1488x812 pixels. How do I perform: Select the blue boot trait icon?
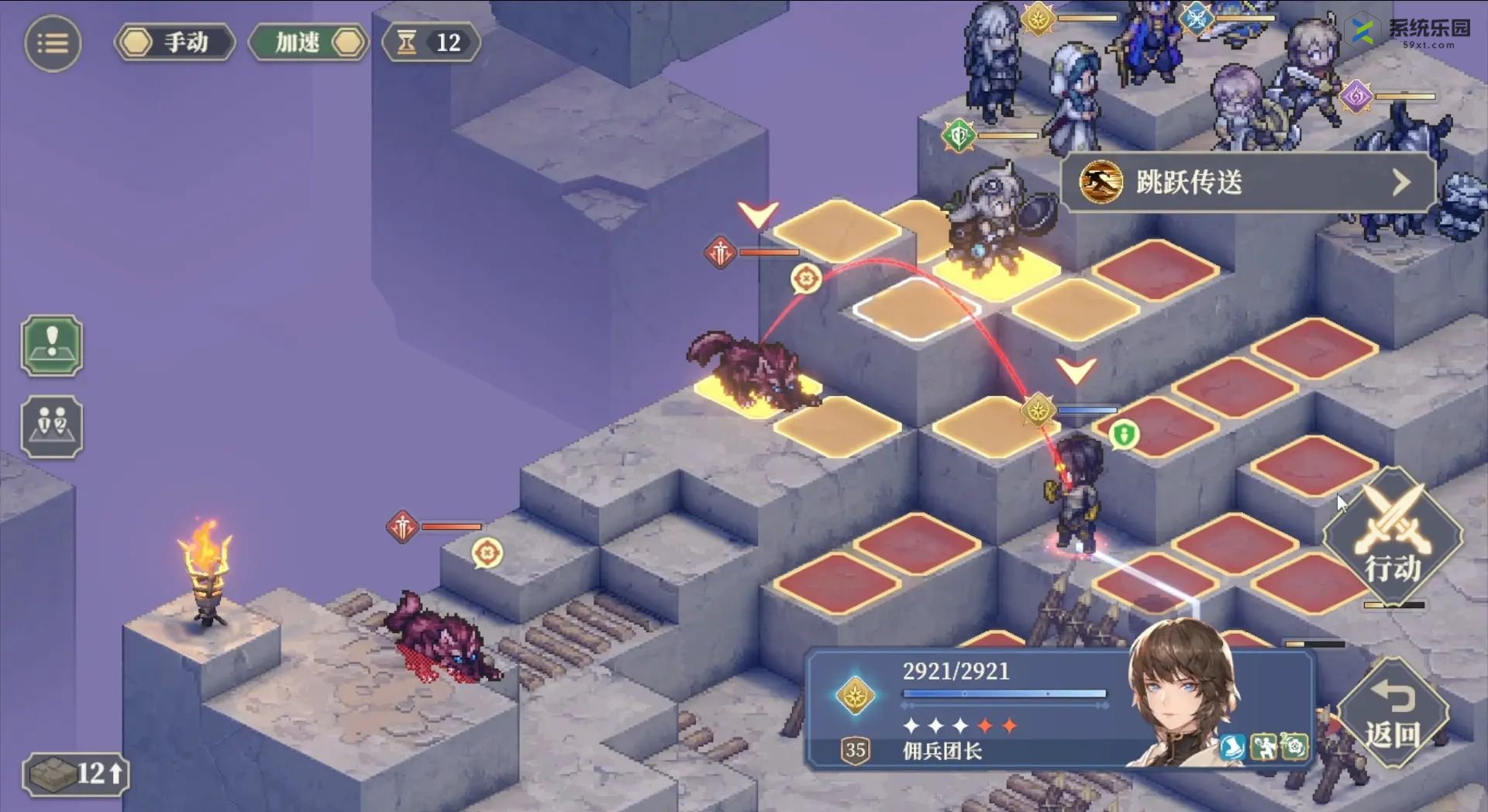tap(1232, 747)
